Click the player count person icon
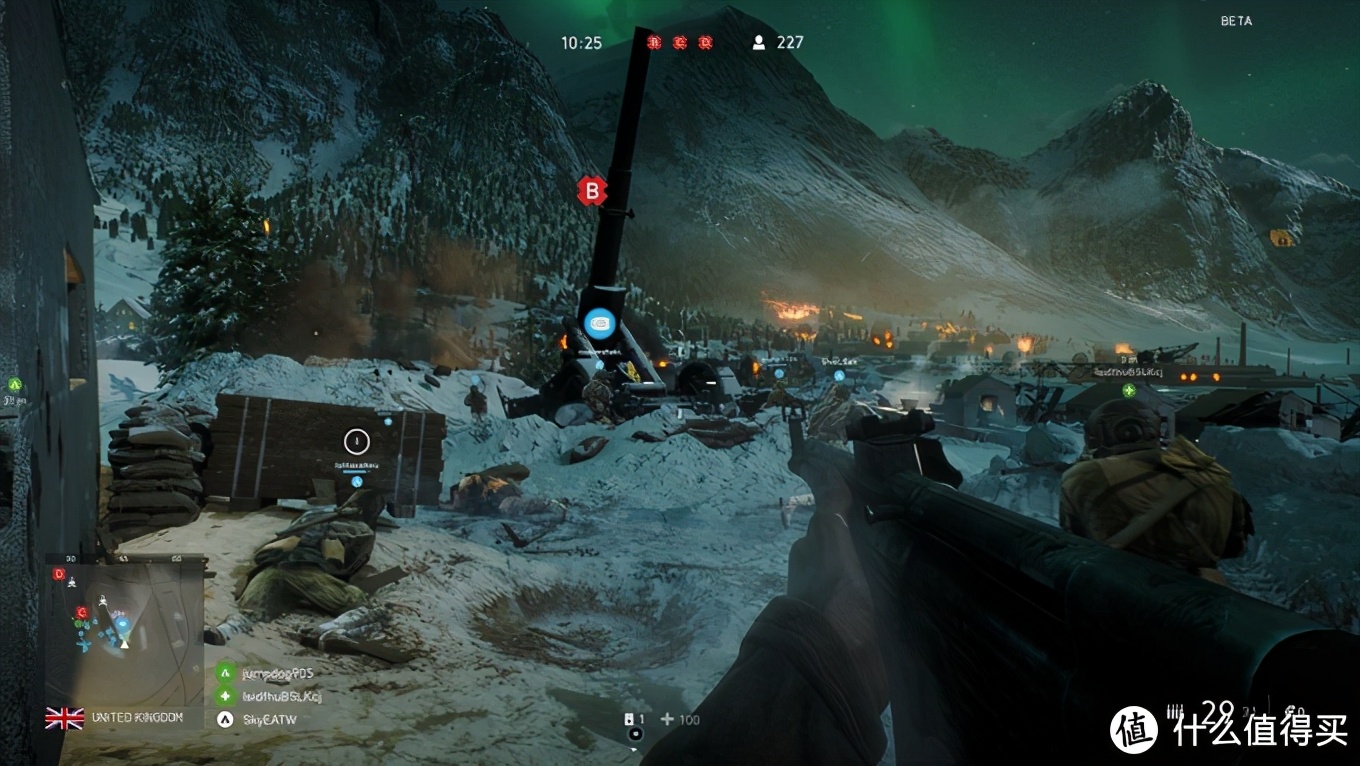The width and height of the screenshot is (1360, 766). pyautogui.click(x=759, y=42)
